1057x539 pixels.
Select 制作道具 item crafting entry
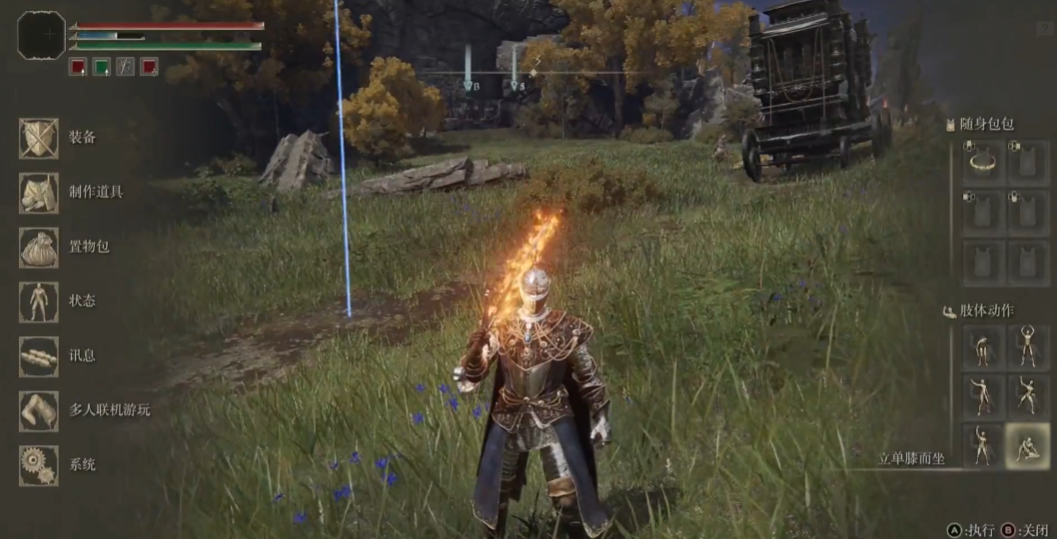(x=40, y=192)
